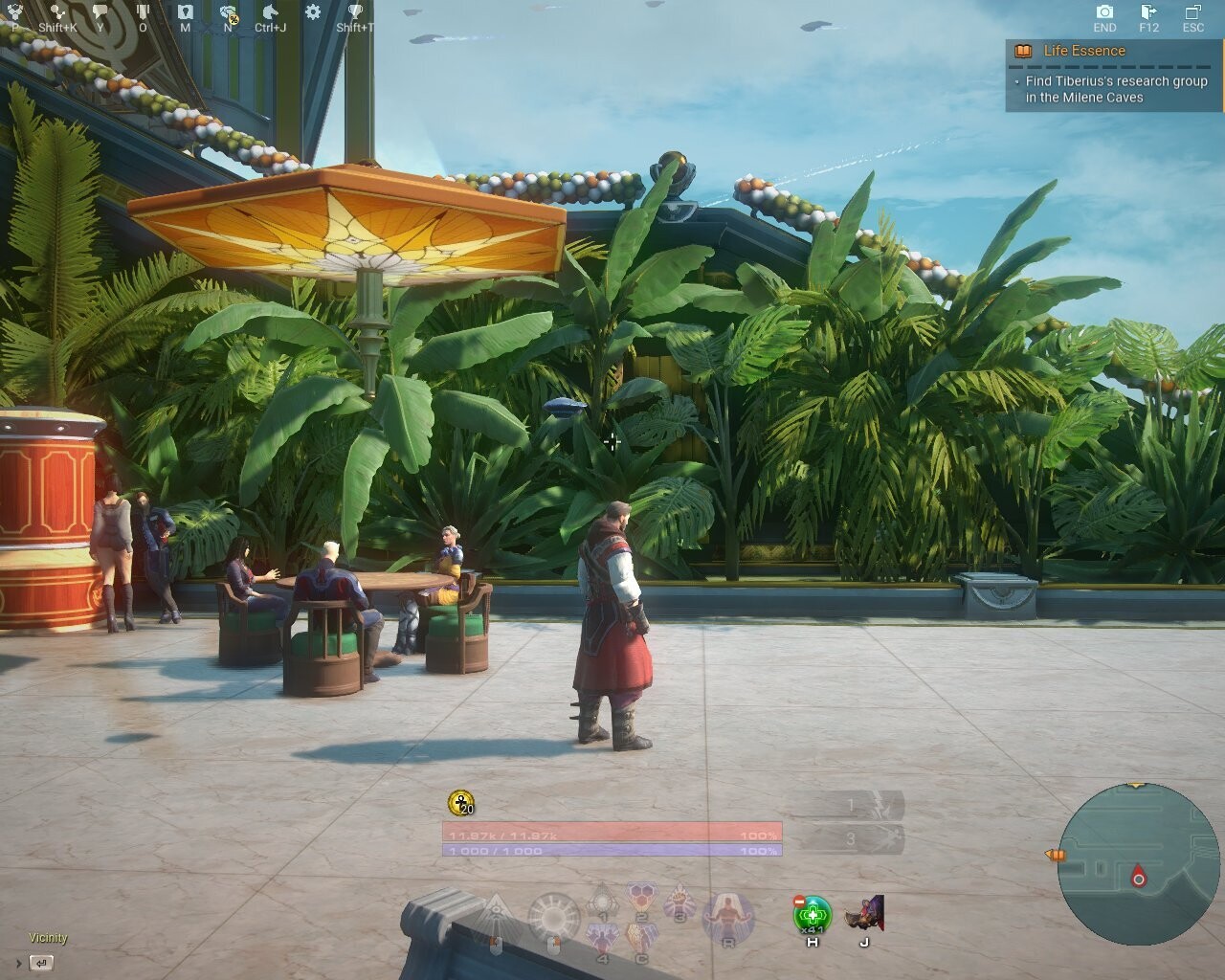Take a screenshot with the camera icon (END)
The width and height of the screenshot is (1225, 980).
coord(1104,12)
